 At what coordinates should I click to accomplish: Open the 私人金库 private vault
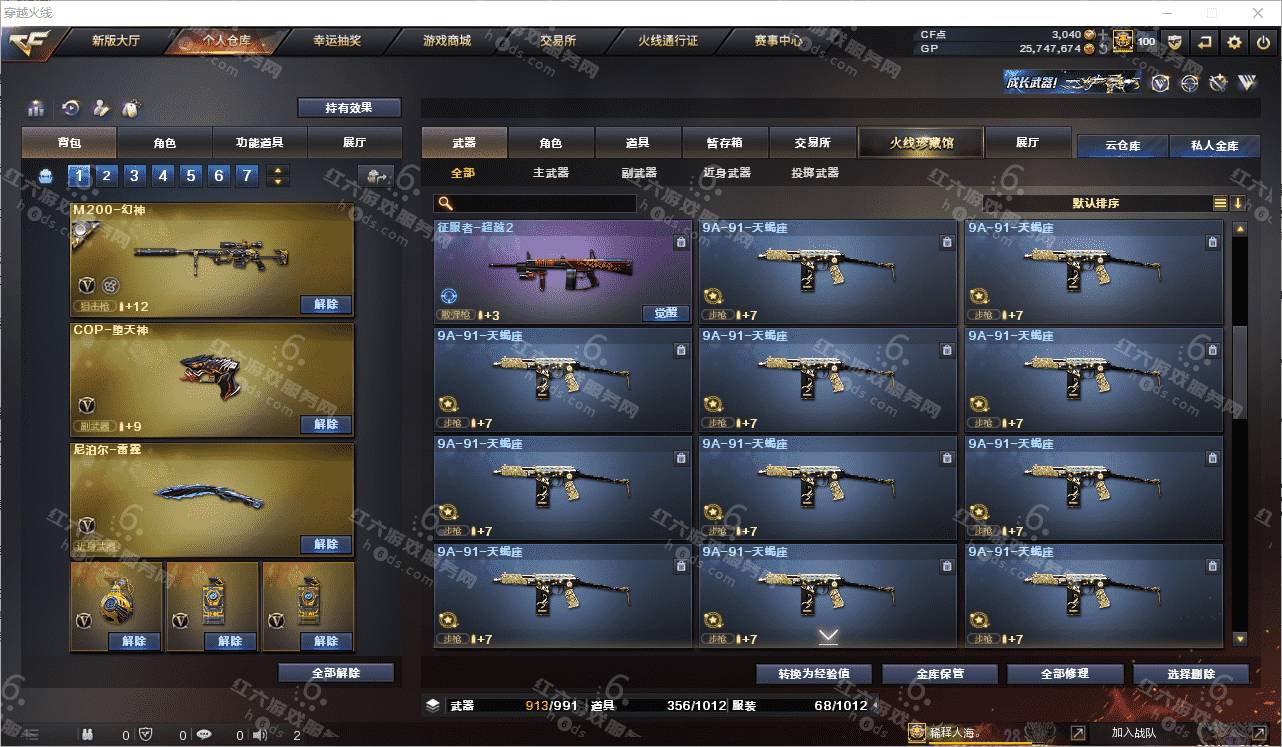click(x=1214, y=146)
